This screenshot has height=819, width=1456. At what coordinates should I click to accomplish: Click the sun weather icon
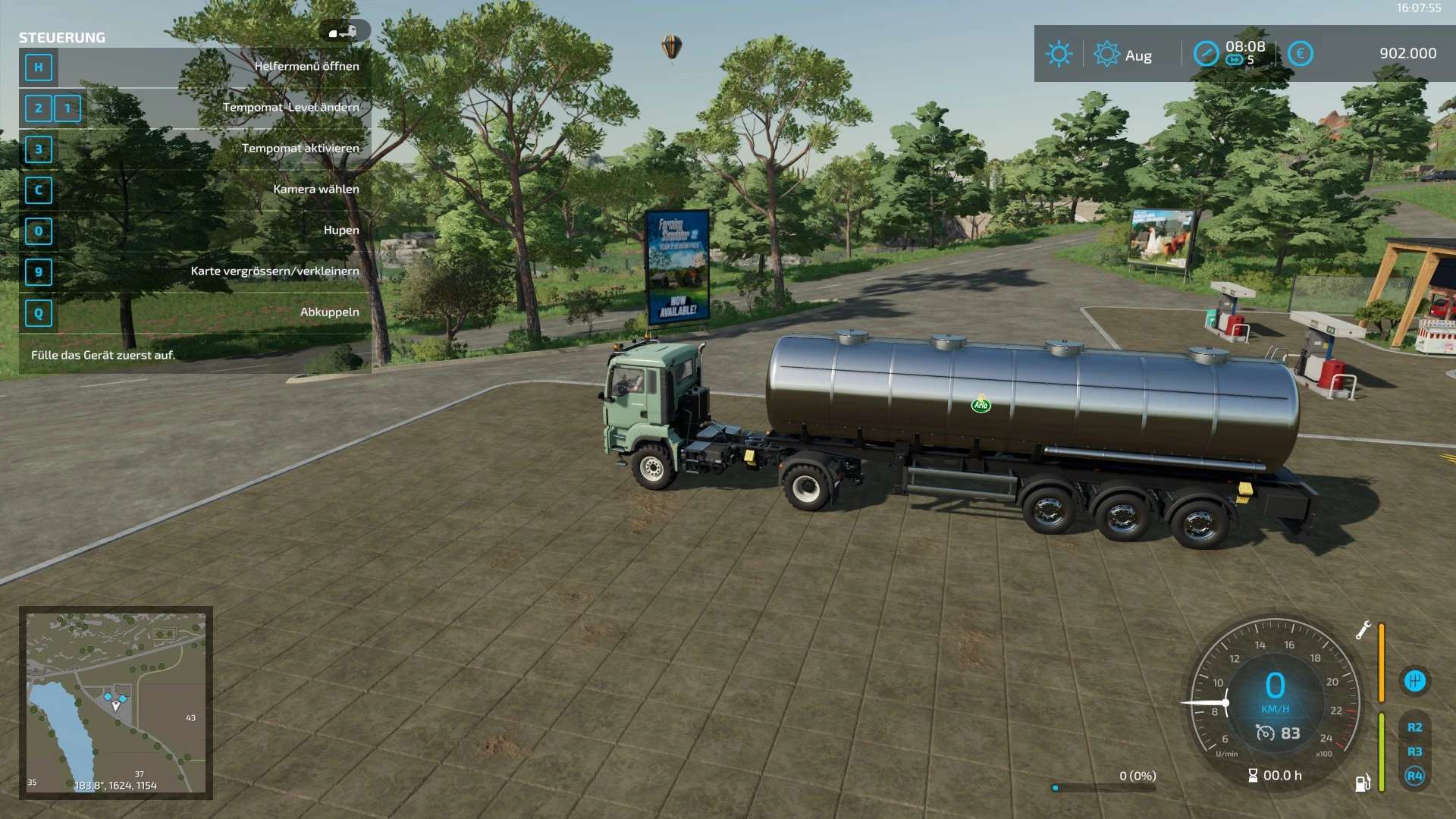coord(1059,55)
